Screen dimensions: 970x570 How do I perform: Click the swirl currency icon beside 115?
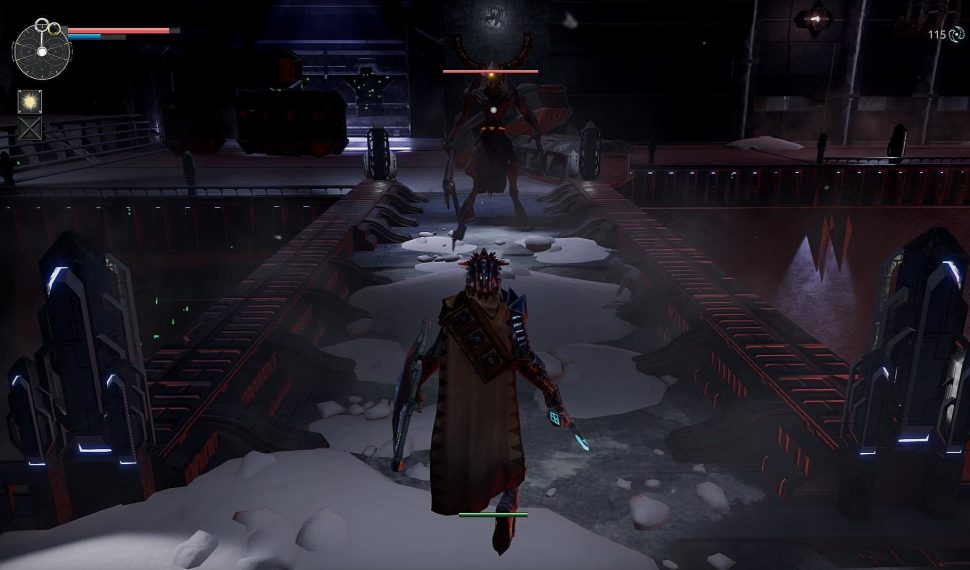(x=955, y=34)
